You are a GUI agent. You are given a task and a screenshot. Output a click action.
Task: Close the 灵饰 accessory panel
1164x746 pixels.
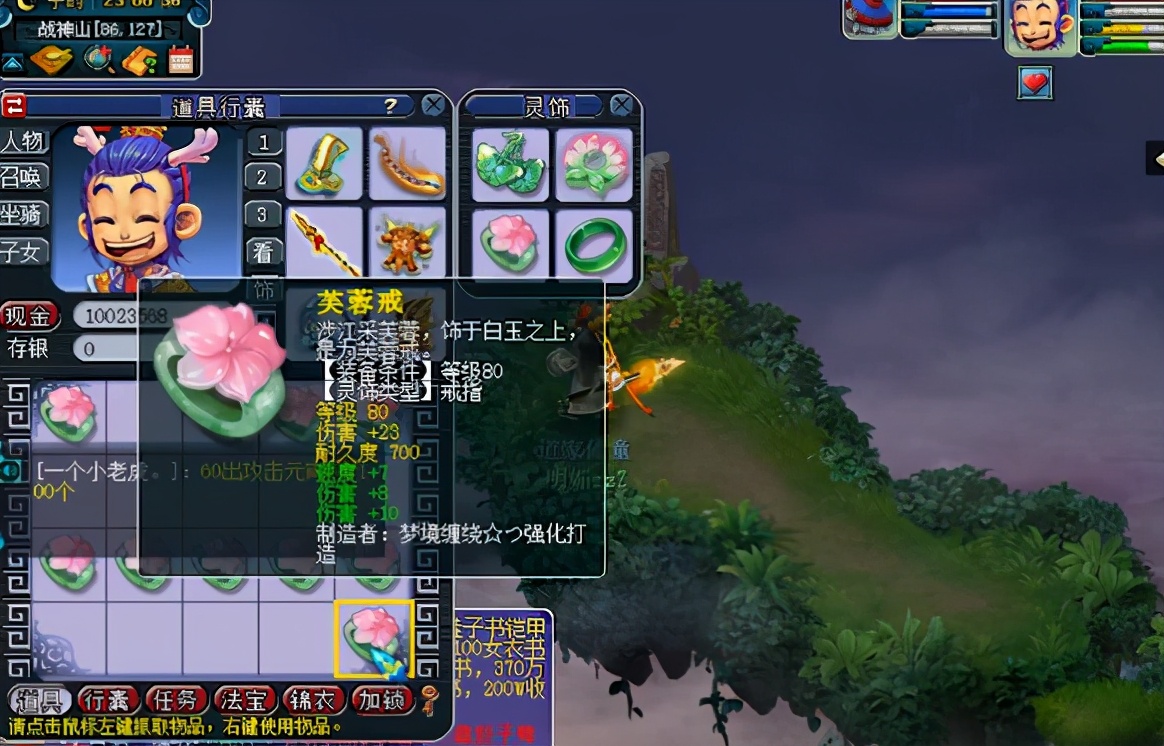click(x=622, y=106)
